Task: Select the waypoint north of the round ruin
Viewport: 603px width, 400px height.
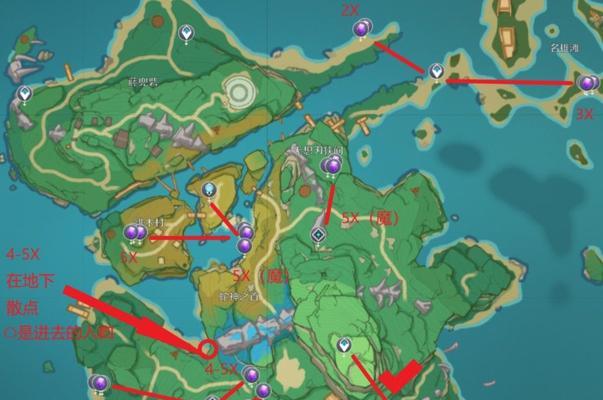Action: (185, 34)
